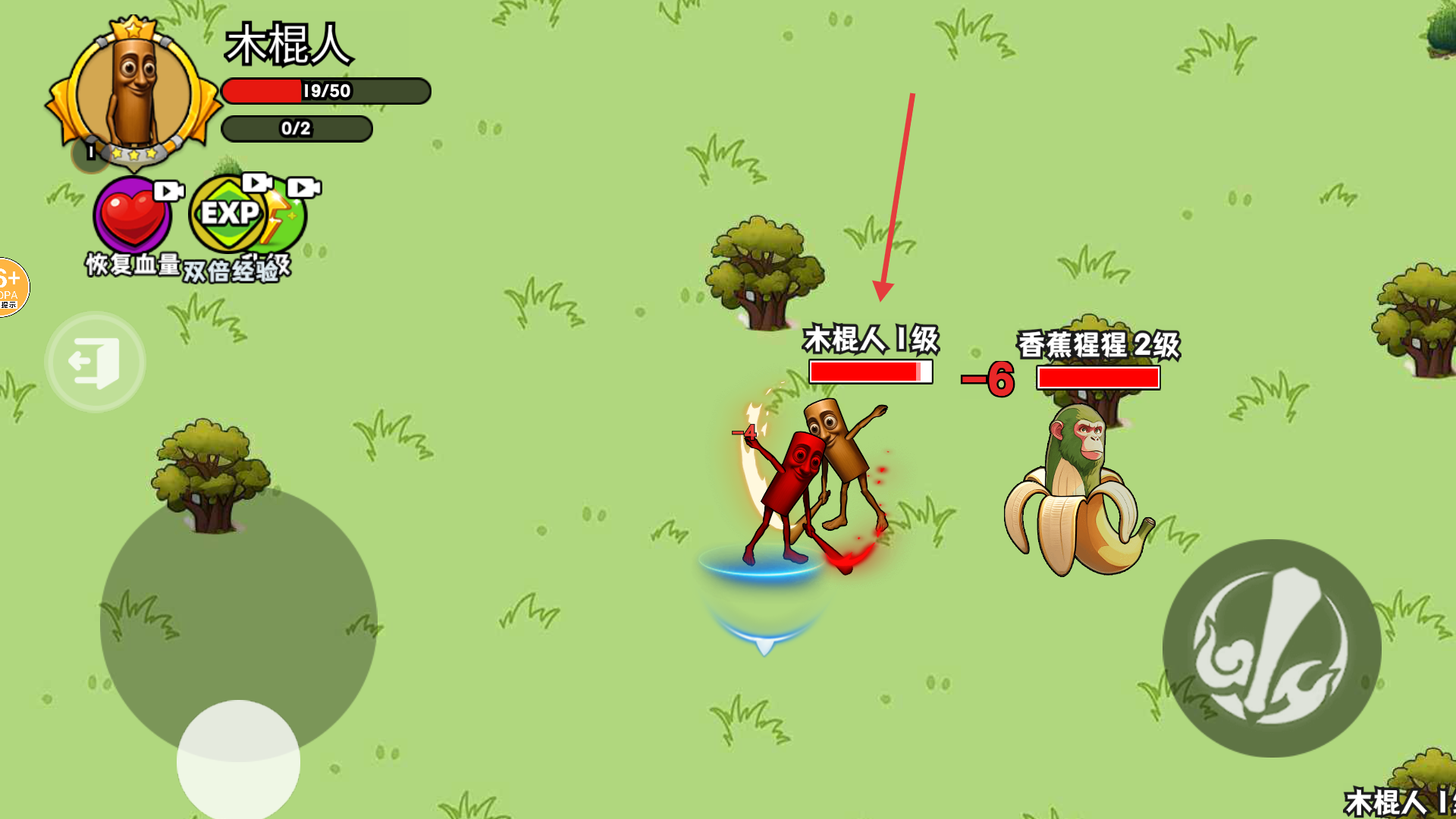
Task: Tap the white joystick thumb knob
Action: [238, 760]
